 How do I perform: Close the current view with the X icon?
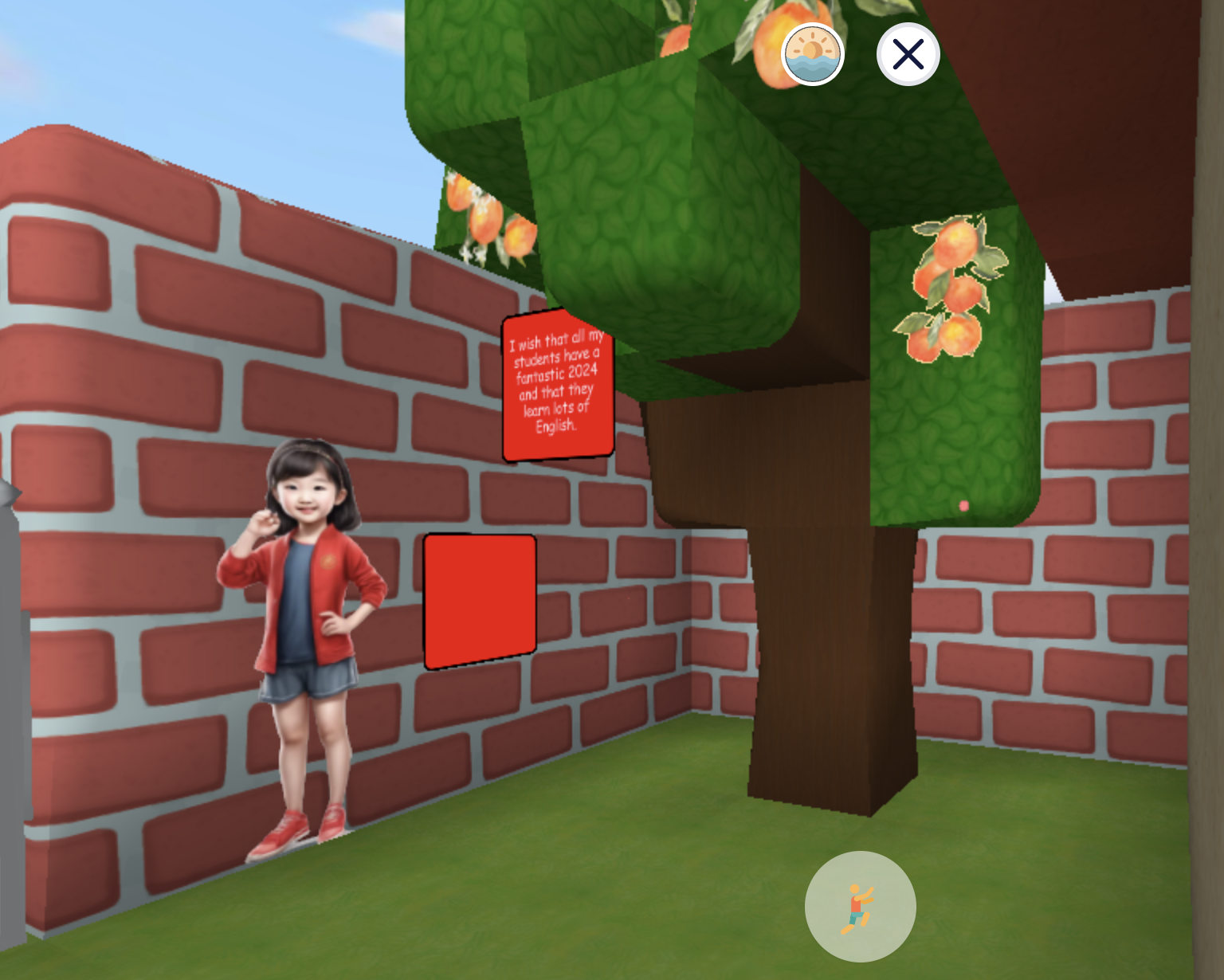click(x=908, y=53)
